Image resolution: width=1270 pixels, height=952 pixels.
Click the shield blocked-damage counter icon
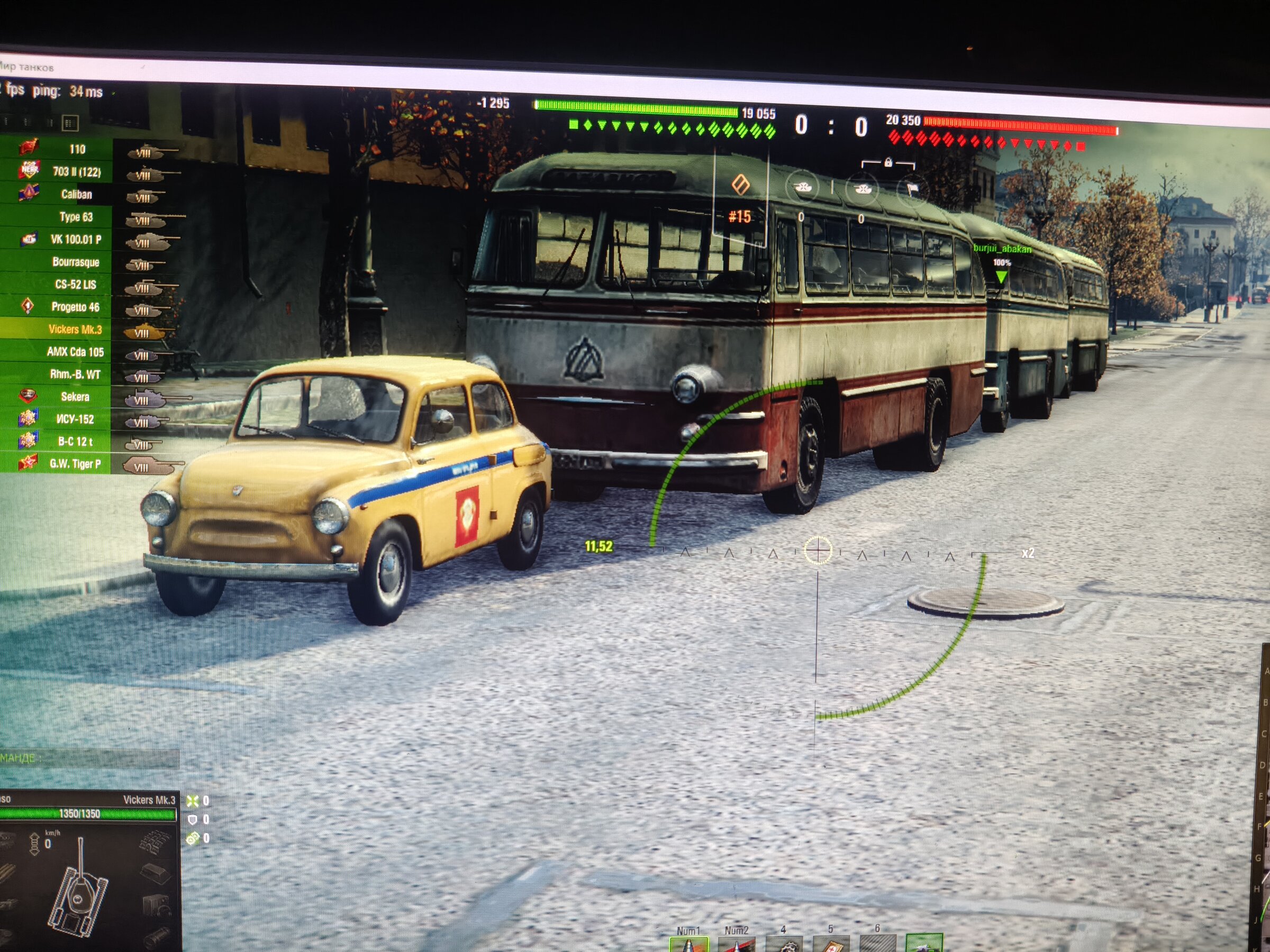[x=192, y=819]
